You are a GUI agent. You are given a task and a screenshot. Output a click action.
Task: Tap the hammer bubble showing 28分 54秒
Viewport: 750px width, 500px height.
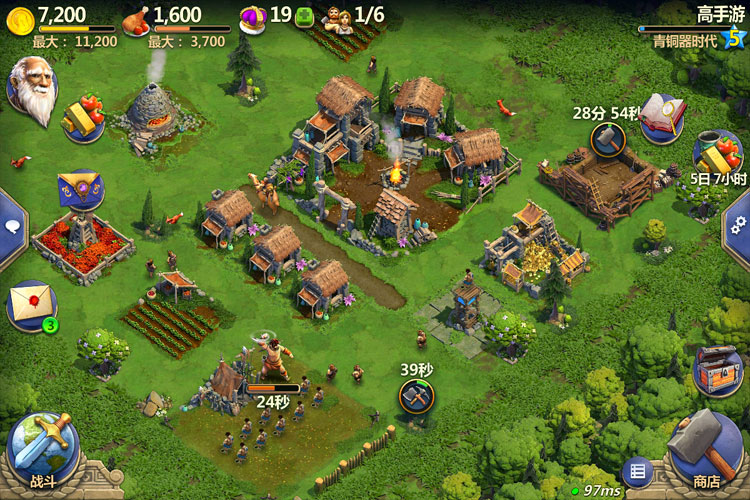coord(606,139)
